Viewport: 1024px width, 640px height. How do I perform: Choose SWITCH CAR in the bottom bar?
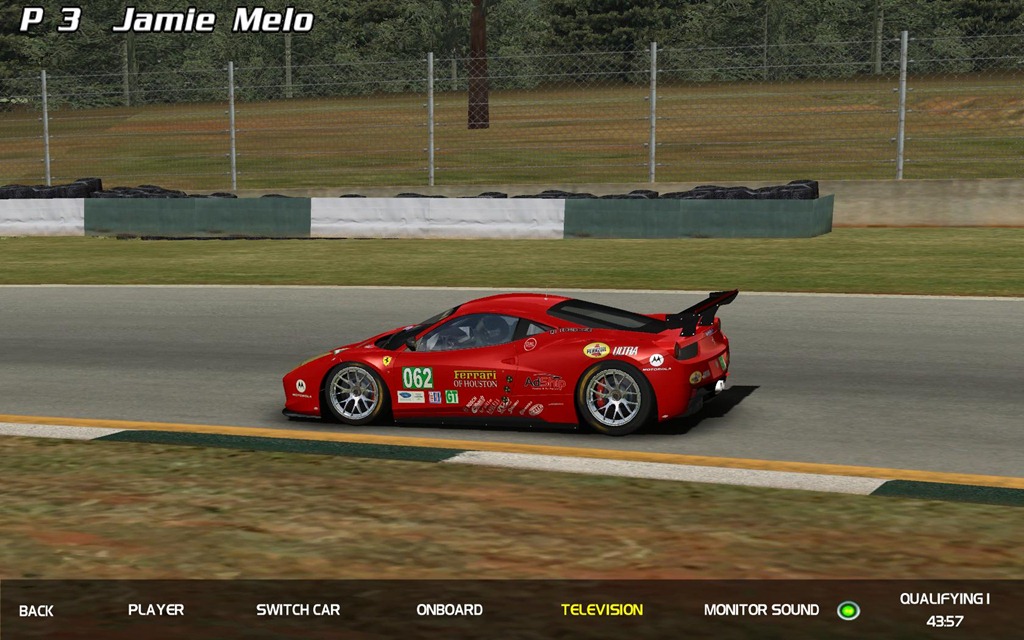(298, 609)
